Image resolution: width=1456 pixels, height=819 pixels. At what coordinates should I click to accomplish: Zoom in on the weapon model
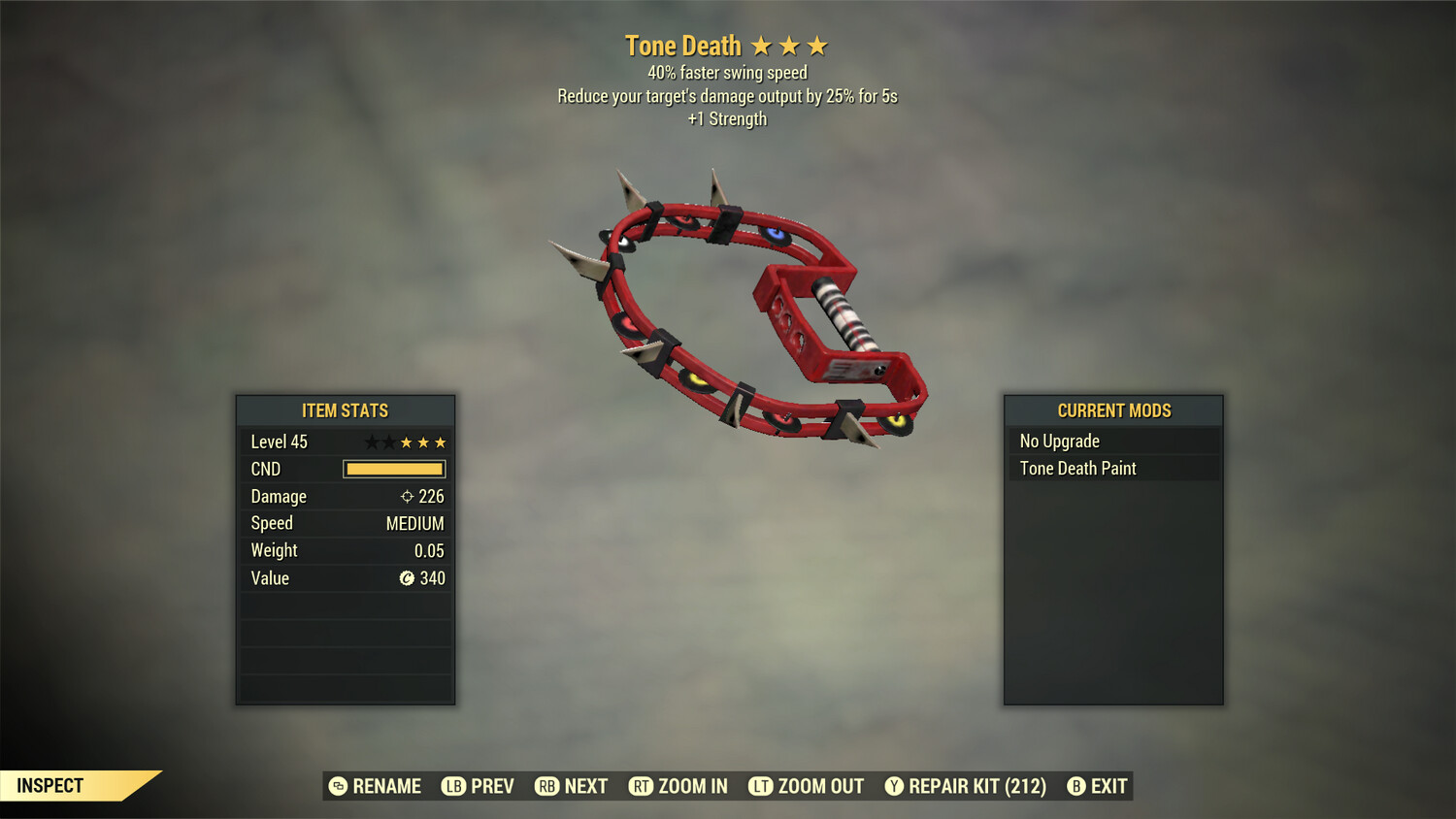tap(678, 786)
